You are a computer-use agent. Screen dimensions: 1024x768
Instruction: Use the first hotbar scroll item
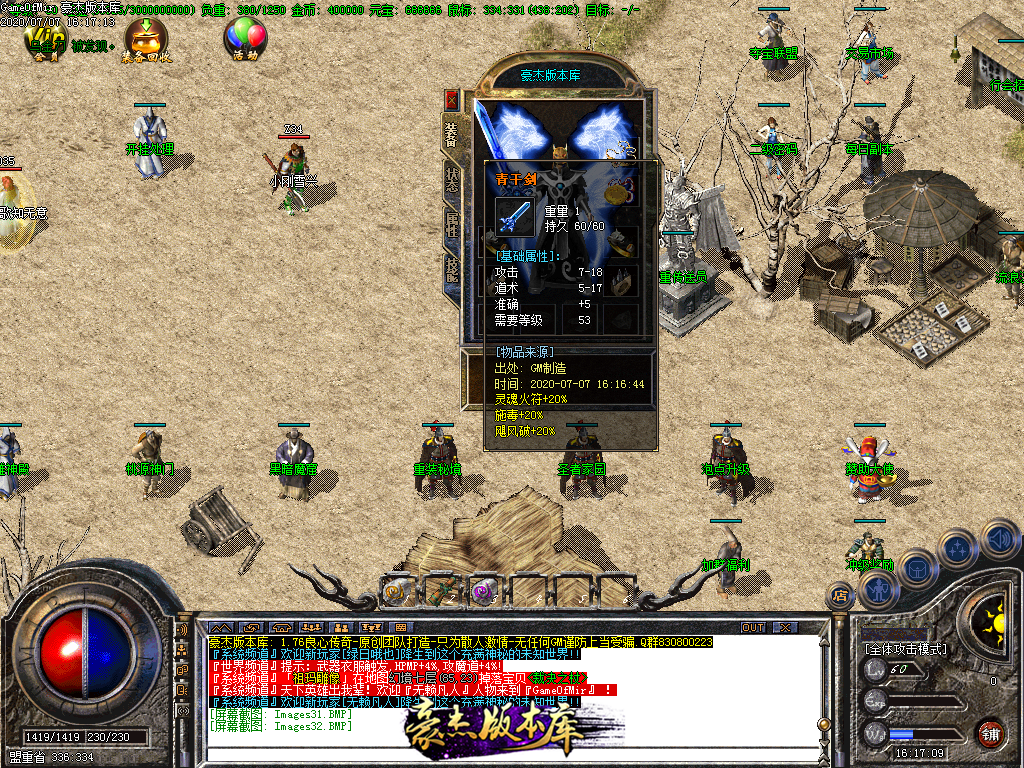click(x=398, y=591)
